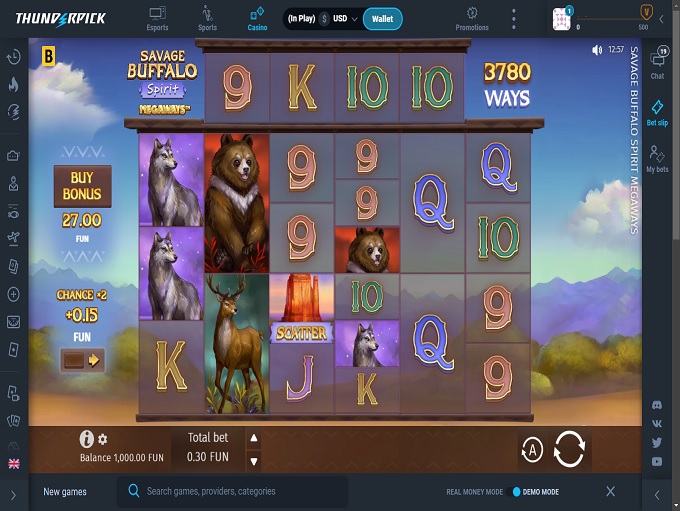Toggle the Chance x2 switch
Viewport: 680px width, 511px height.
82,360
